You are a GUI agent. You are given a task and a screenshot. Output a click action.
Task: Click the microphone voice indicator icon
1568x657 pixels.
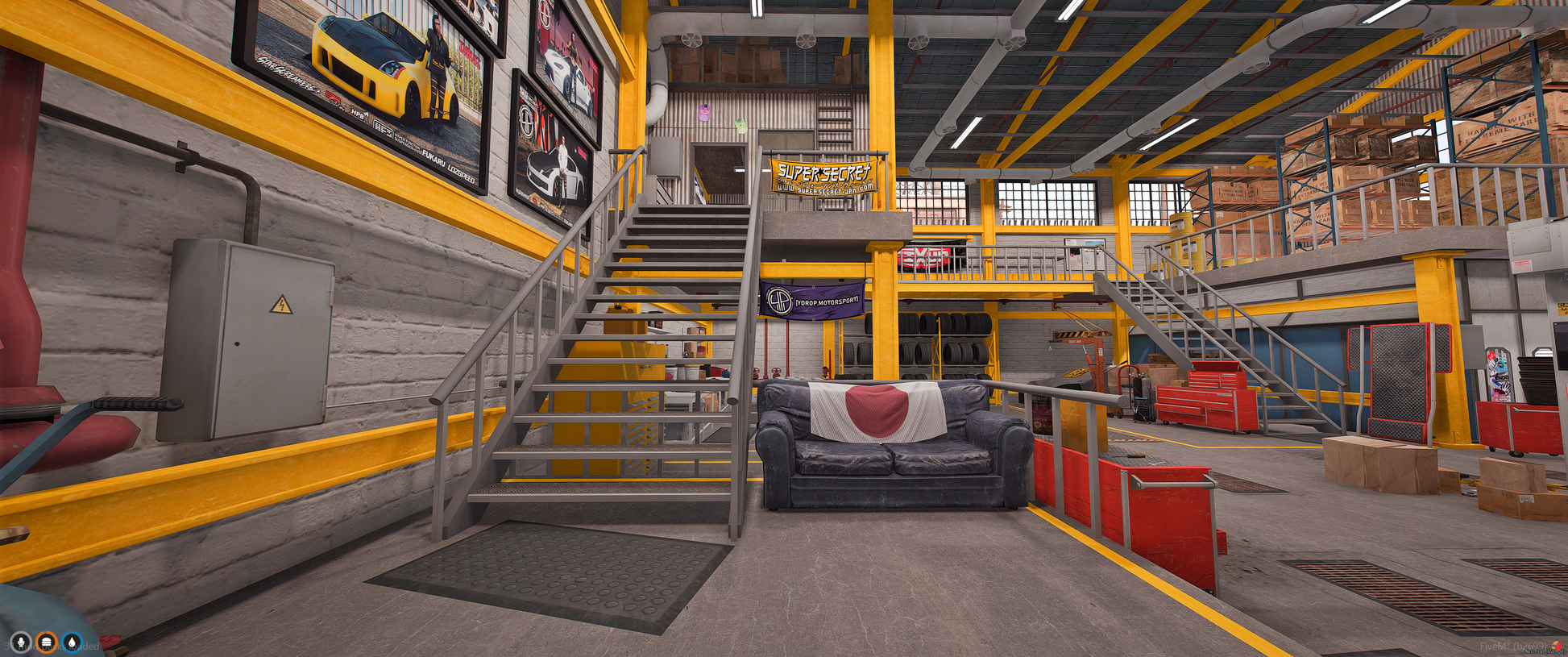click(x=21, y=642)
